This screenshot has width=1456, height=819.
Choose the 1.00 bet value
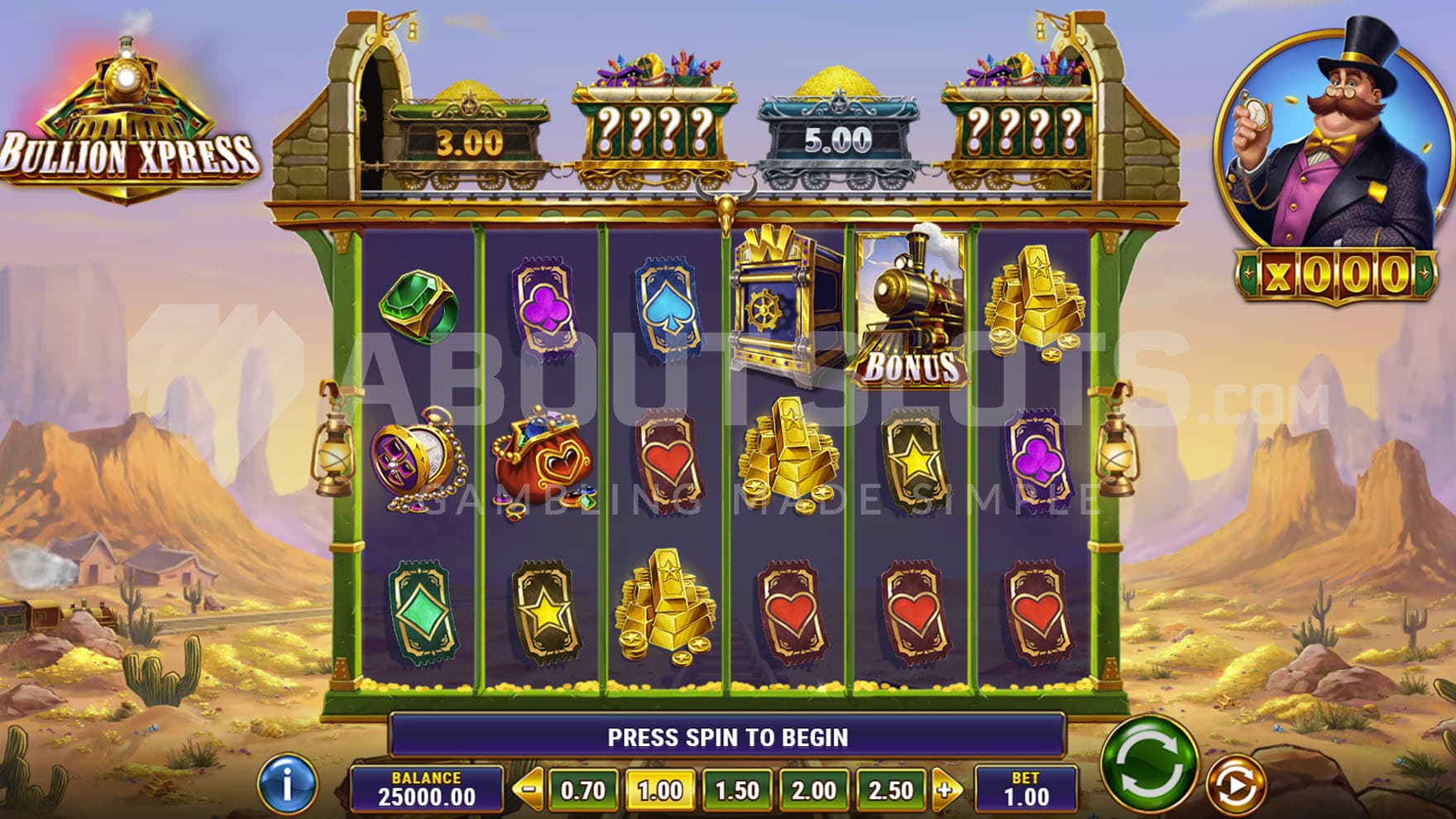click(x=659, y=790)
